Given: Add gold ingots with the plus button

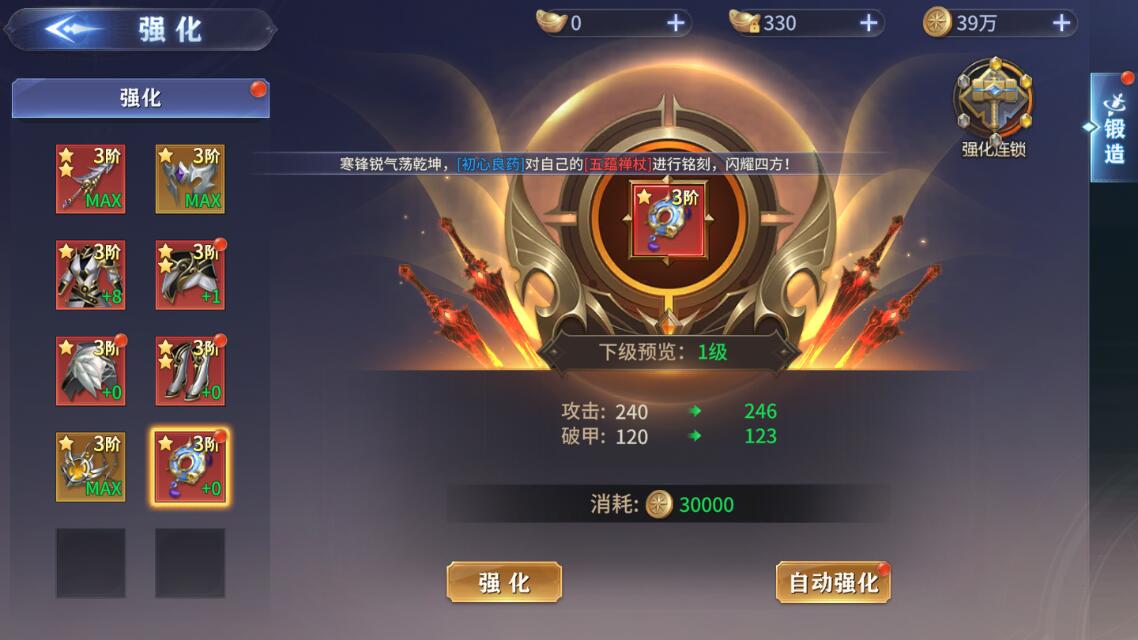Looking at the screenshot, I should pyautogui.click(x=676, y=23).
